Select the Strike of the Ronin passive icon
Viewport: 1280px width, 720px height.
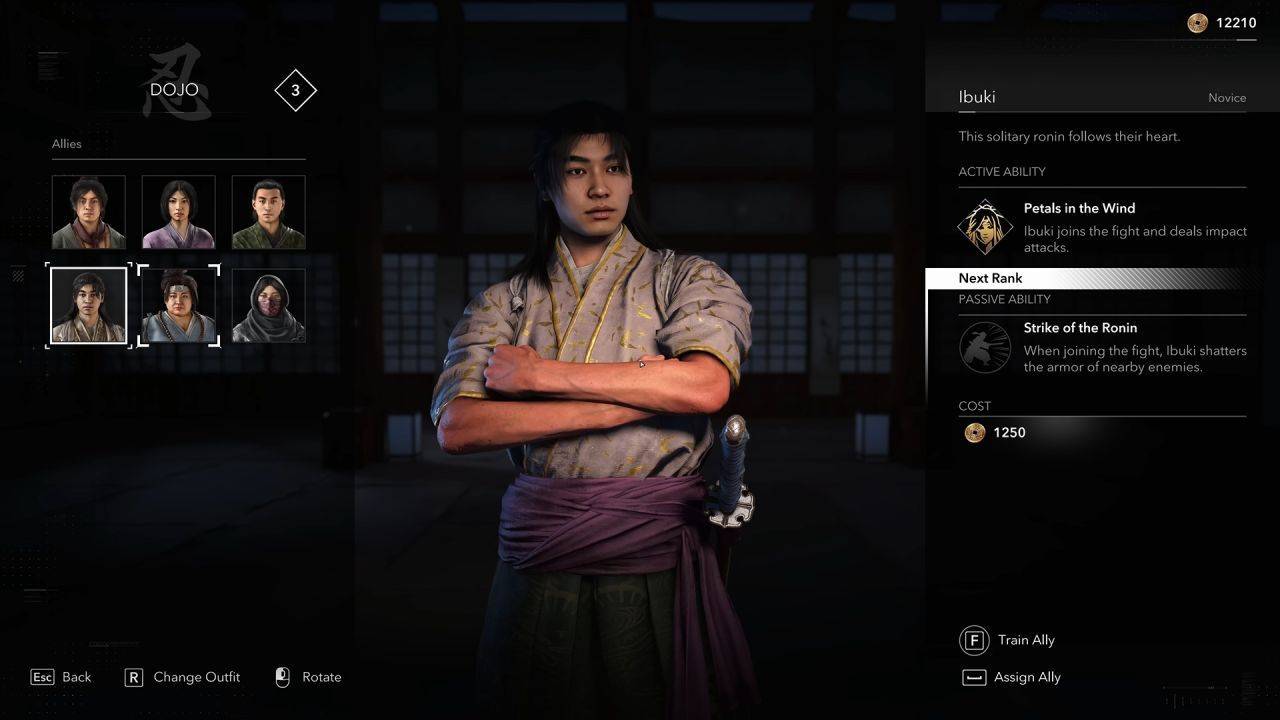coord(984,346)
